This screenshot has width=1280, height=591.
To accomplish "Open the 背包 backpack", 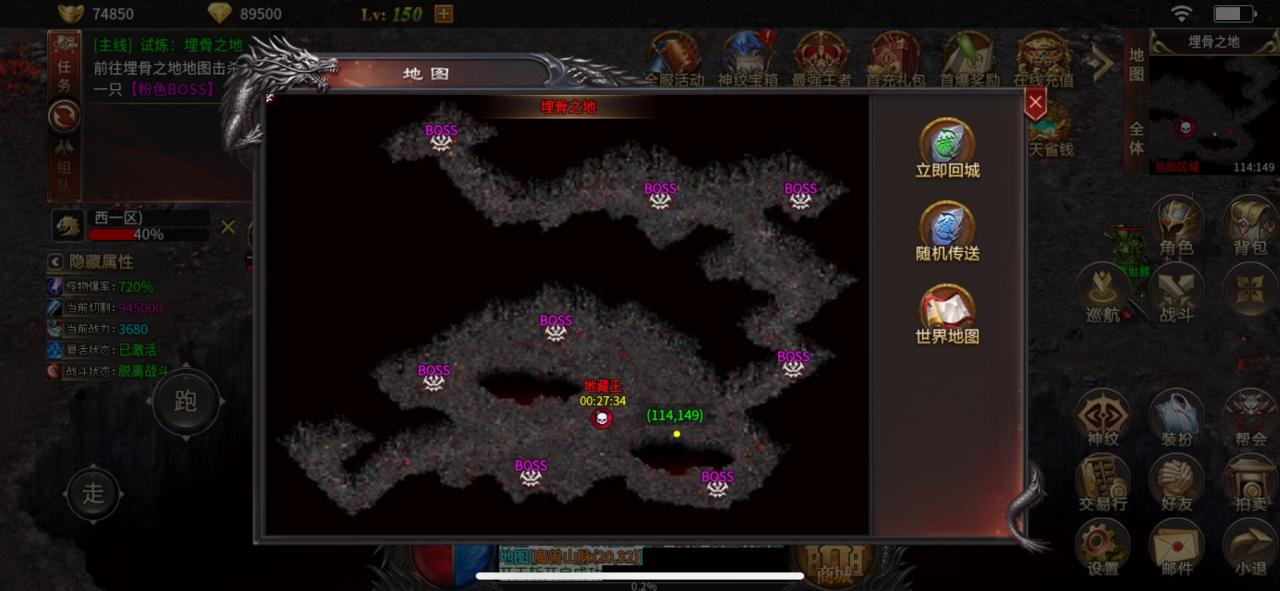I will (x=1250, y=225).
